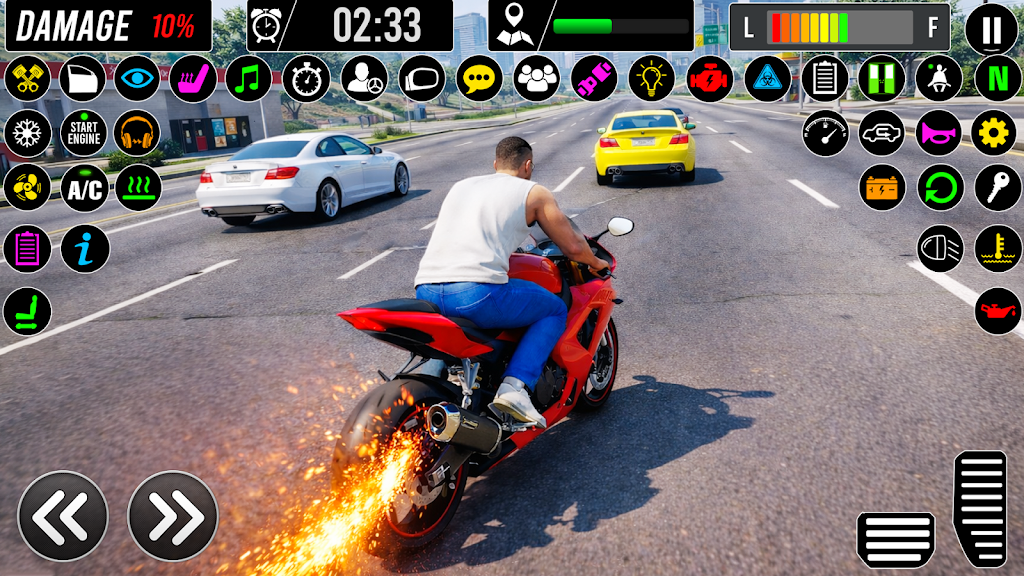
Task: Select the orange headphones icon
Action: click(137, 133)
